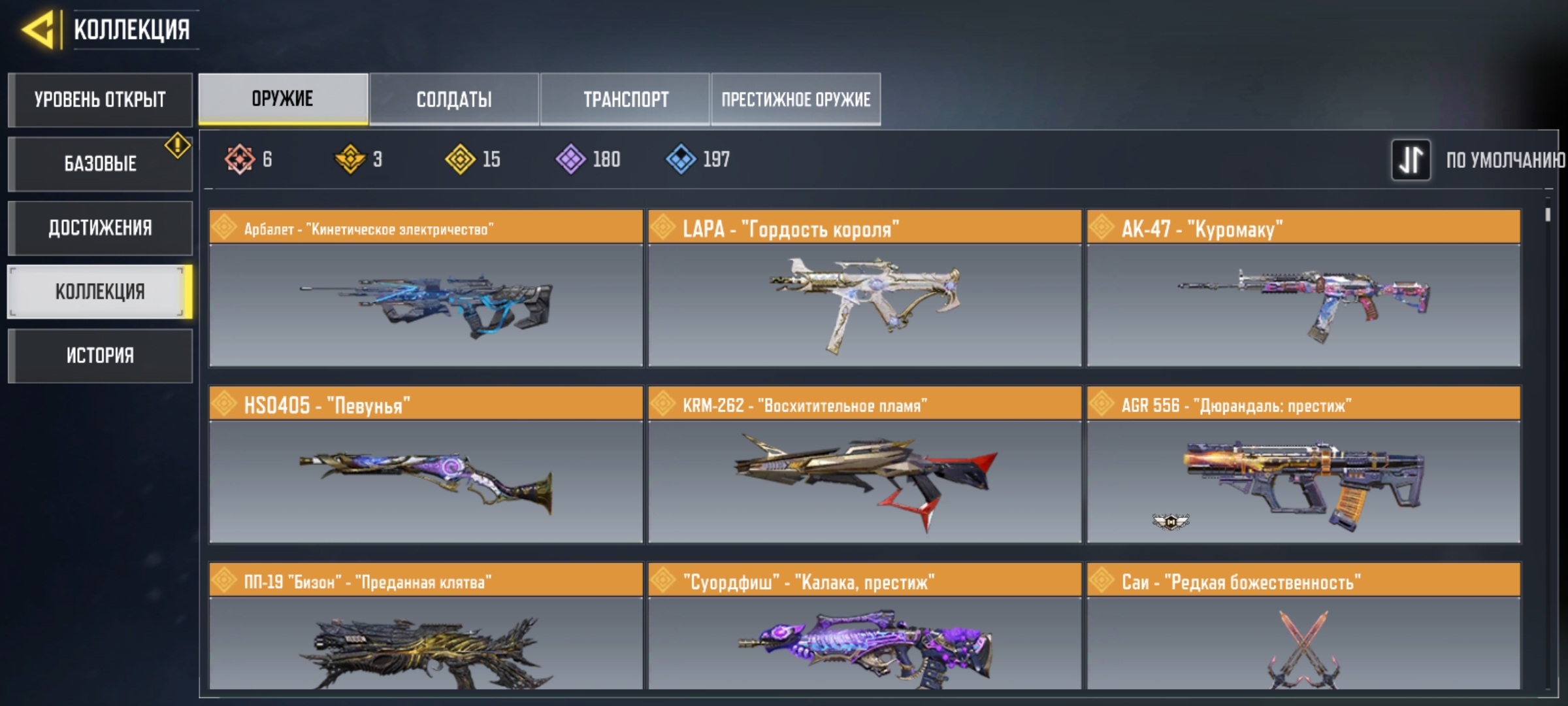The width and height of the screenshot is (1568, 706).
Task: Select the БАЗОВЫЕ side menu entry
Action: point(100,163)
